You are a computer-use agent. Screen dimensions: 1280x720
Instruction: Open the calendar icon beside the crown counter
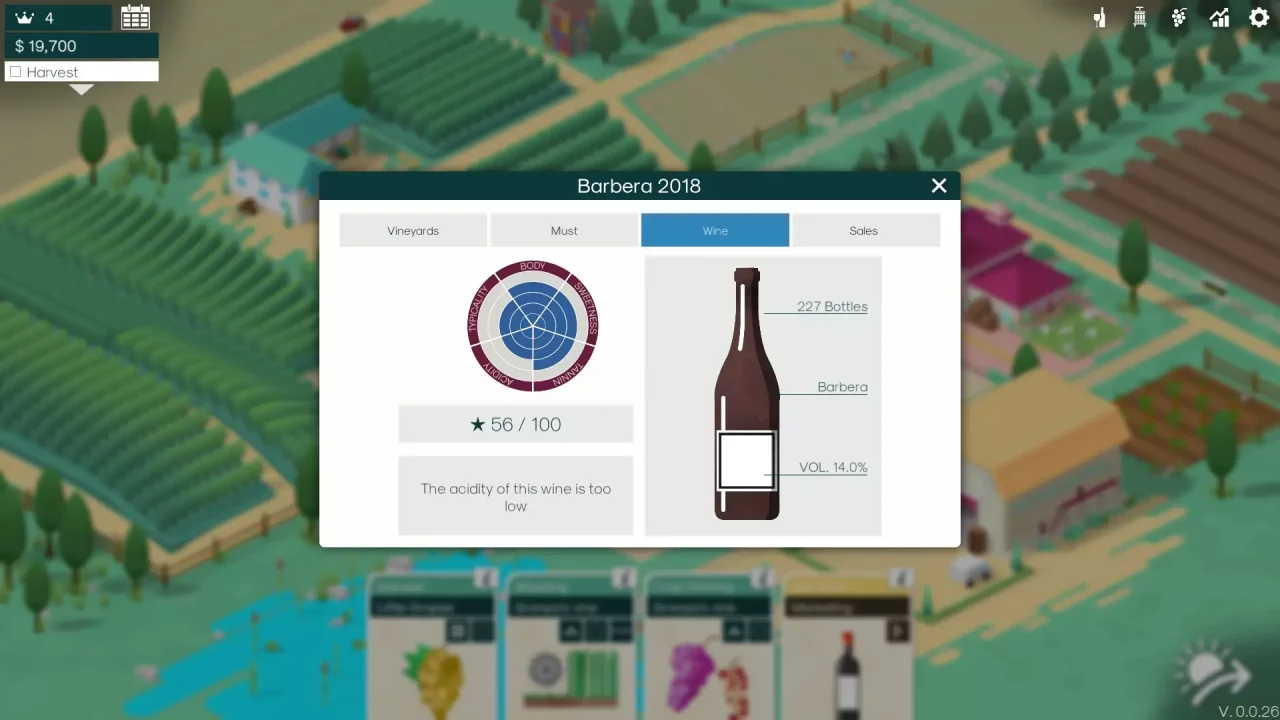135,16
